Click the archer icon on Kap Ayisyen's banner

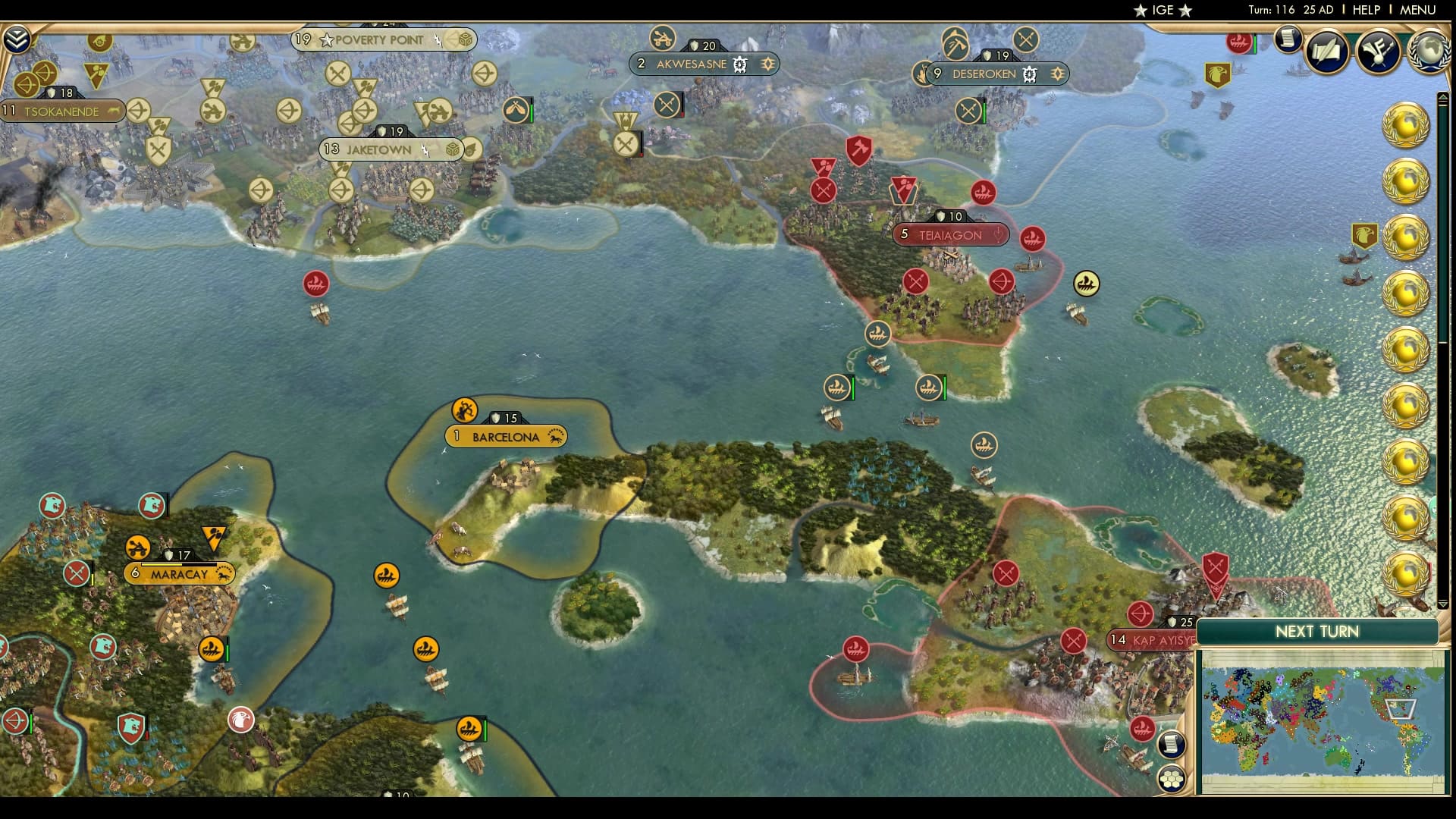1141,614
